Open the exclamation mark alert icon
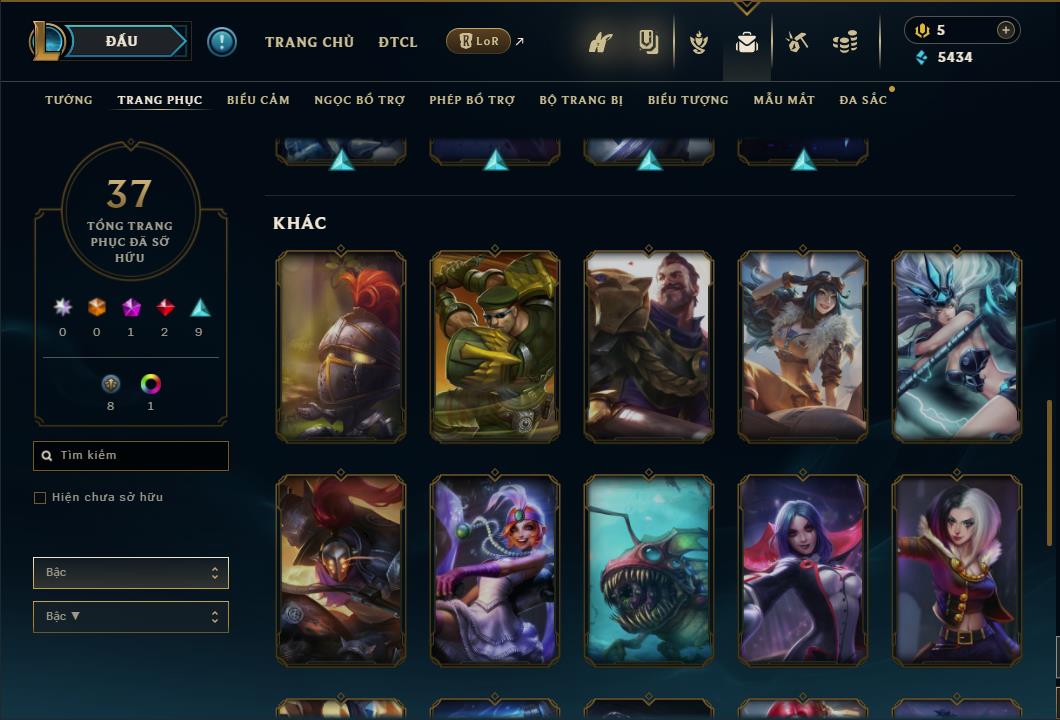The width and height of the screenshot is (1060, 720). point(222,42)
